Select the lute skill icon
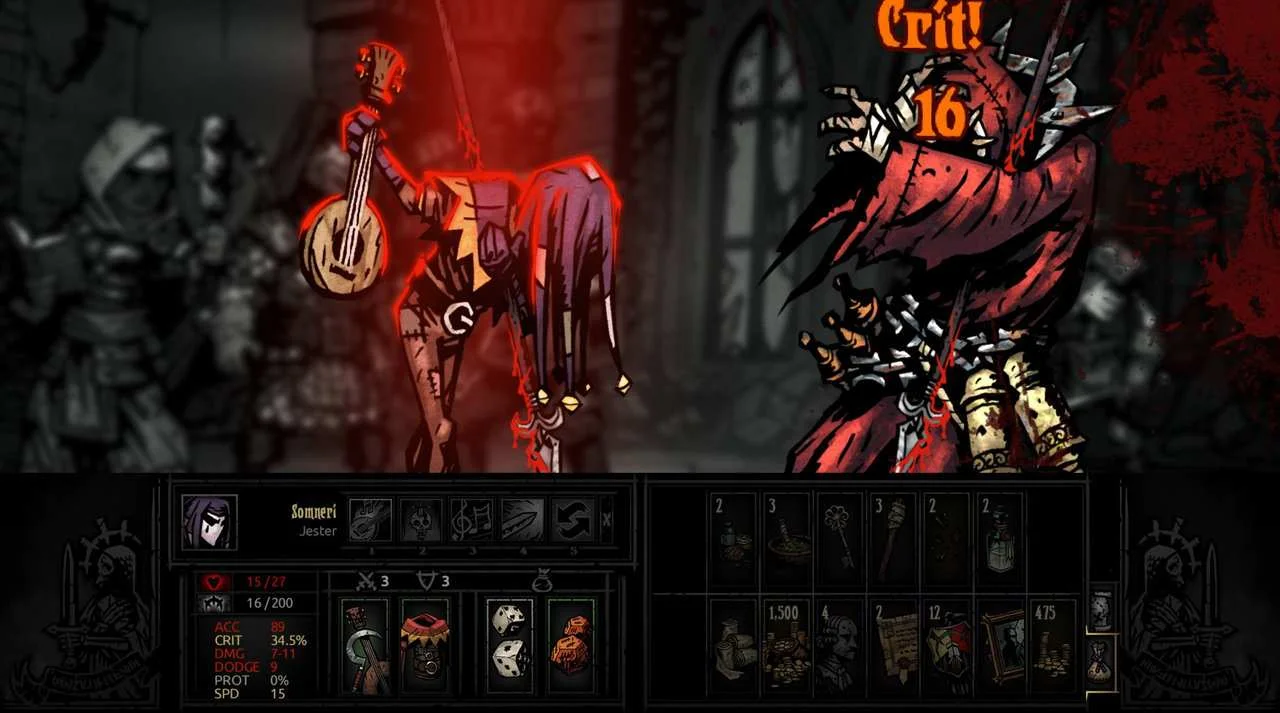Image resolution: width=1280 pixels, height=713 pixels. pyautogui.click(x=370, y=520)
